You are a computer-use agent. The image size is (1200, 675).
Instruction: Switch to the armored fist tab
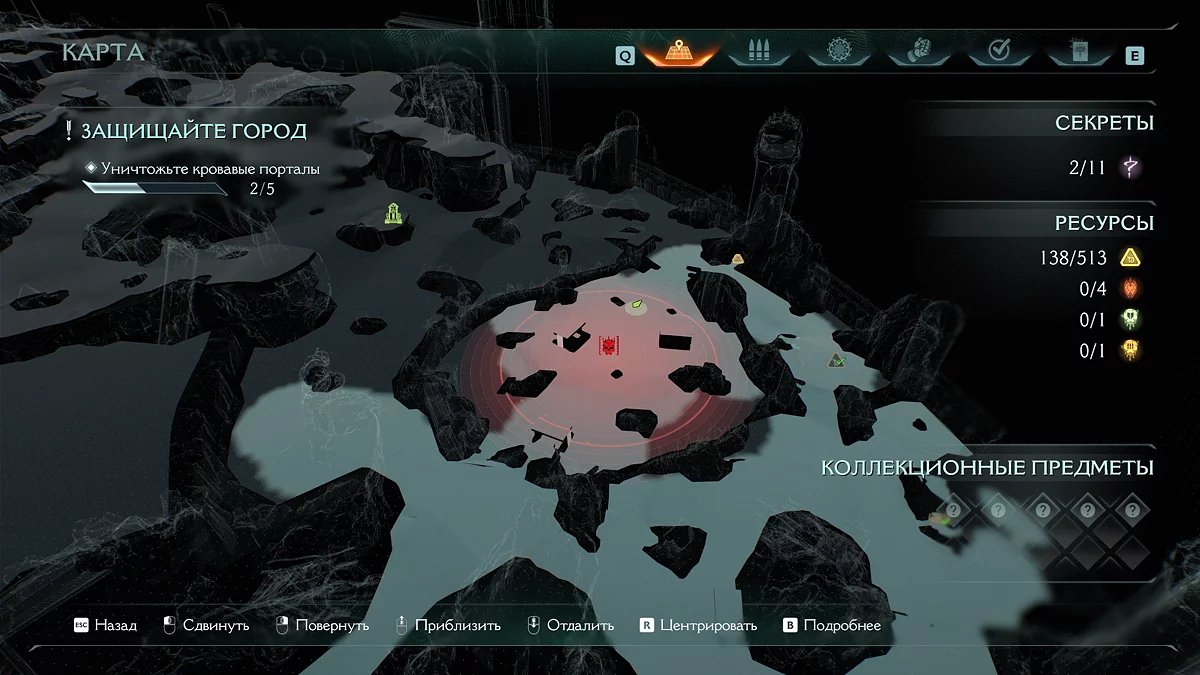pos(917,51)
